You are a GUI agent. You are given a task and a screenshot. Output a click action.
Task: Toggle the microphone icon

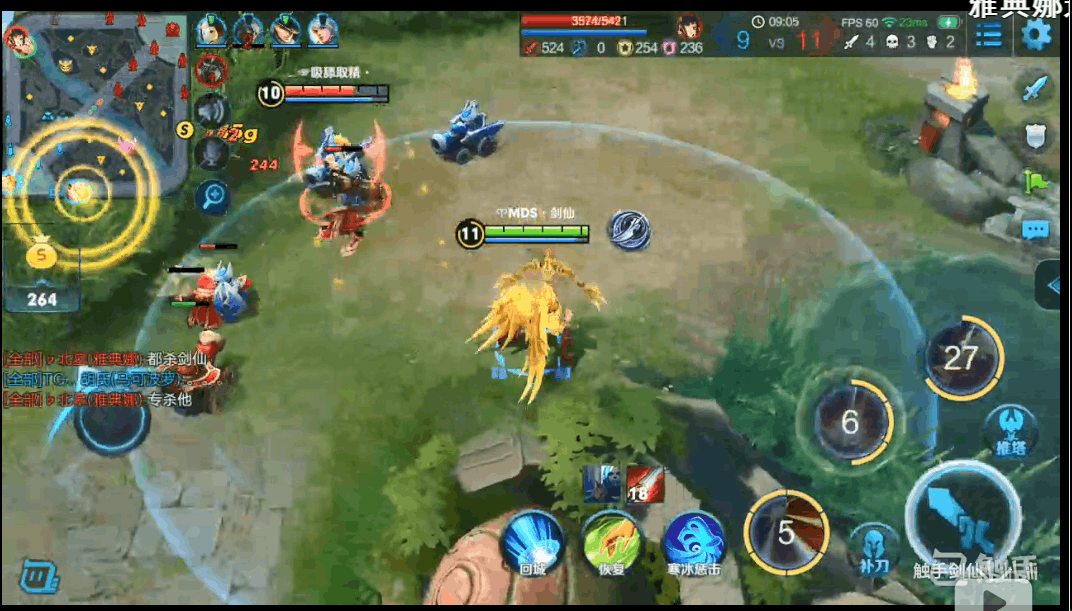click(x=212, y=152)
